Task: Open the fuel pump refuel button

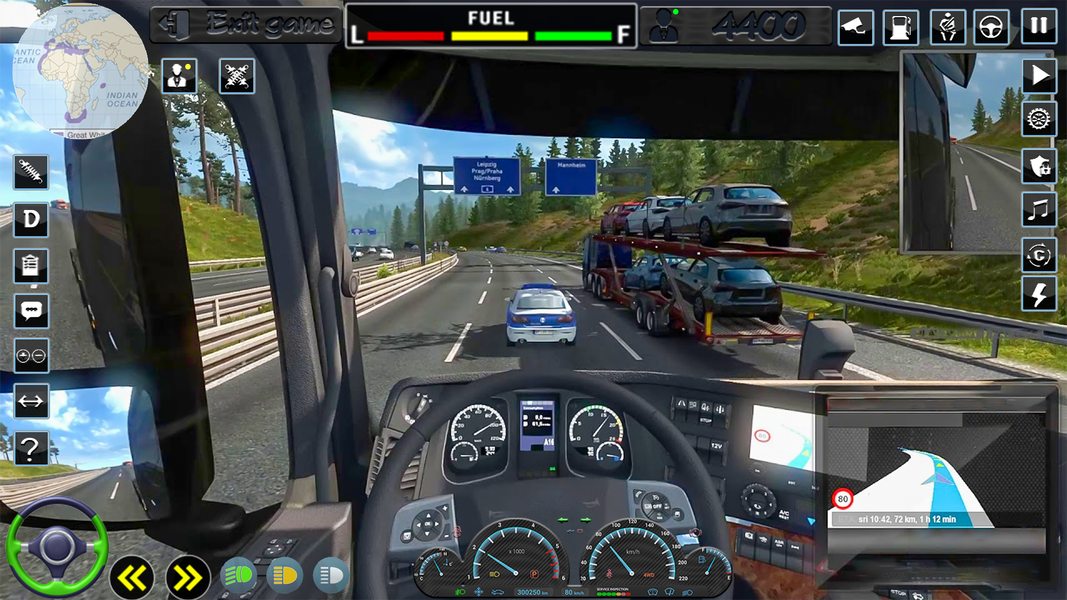Action: 902,26
